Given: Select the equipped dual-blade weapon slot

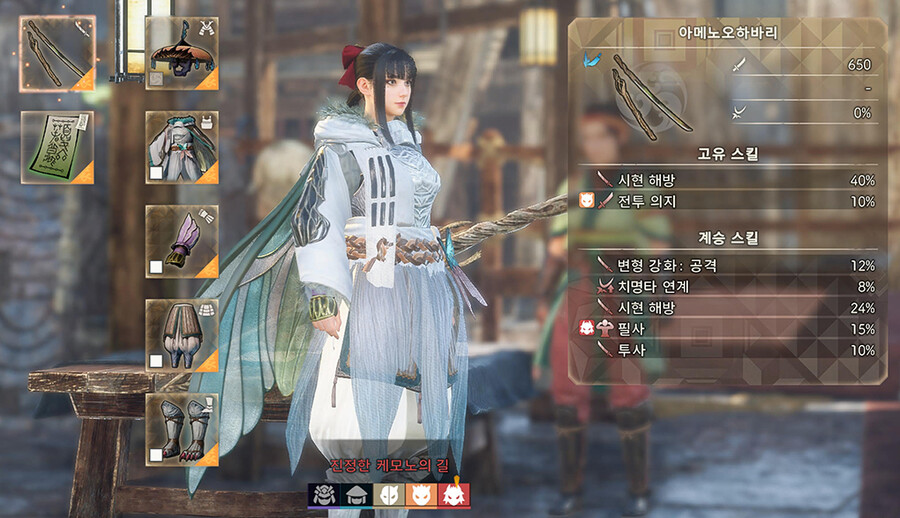Looking at the screenshot, I should tap(58, 53).
